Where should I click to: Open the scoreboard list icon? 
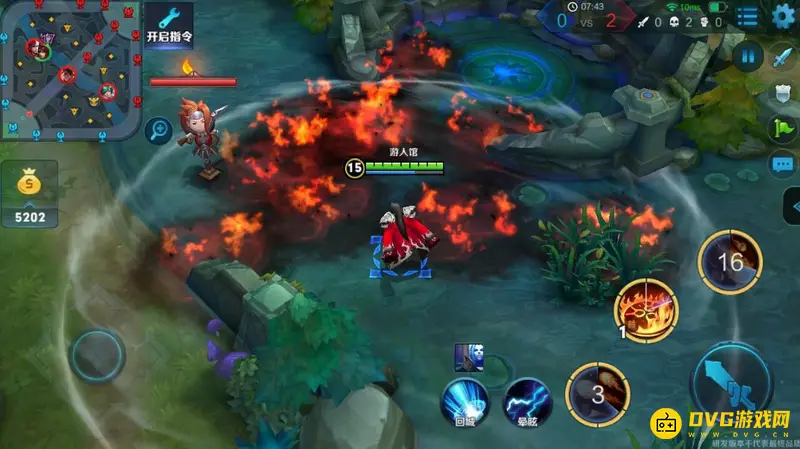[747, 17]
